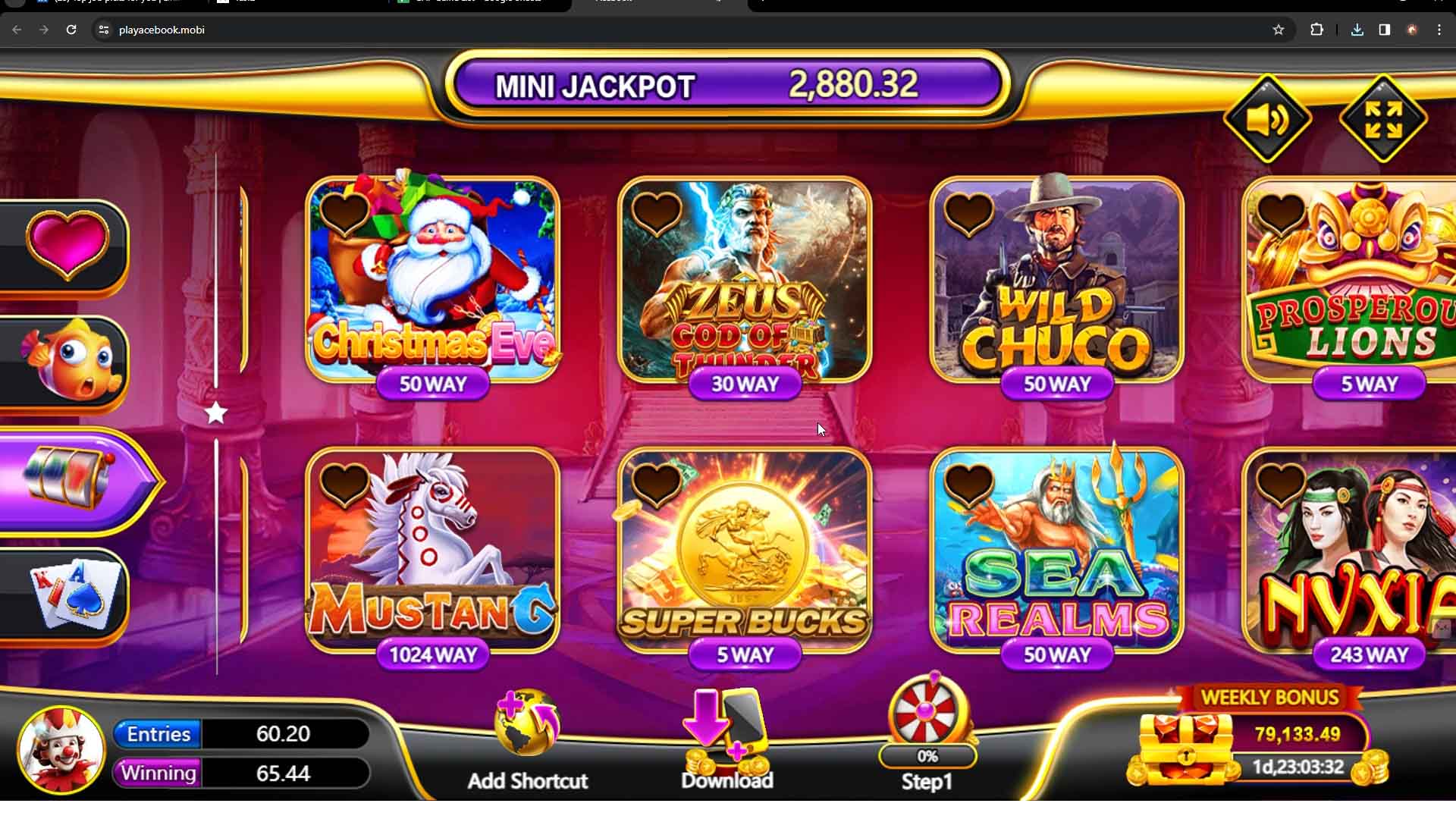Image resolution: width=1456 pixels, height=819 pixels.
Task: Open site info in the address bar
Action: [x=104, y=30]
